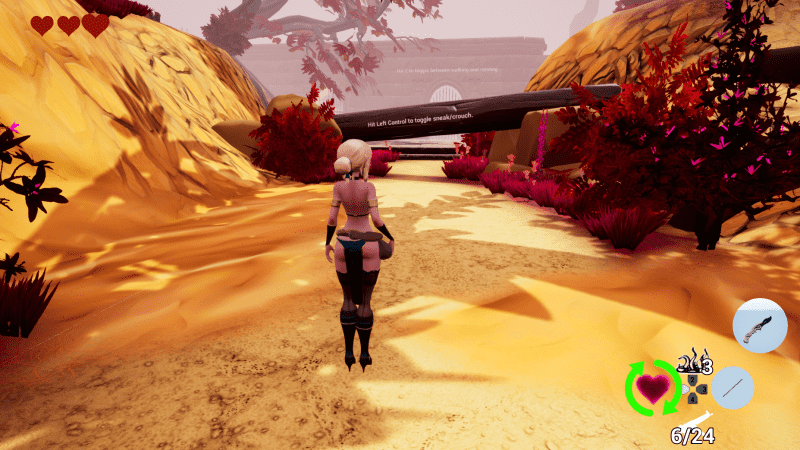Select the knife weapon icon
This screenshot has height=450, width=800.
(x=760, y=325)
